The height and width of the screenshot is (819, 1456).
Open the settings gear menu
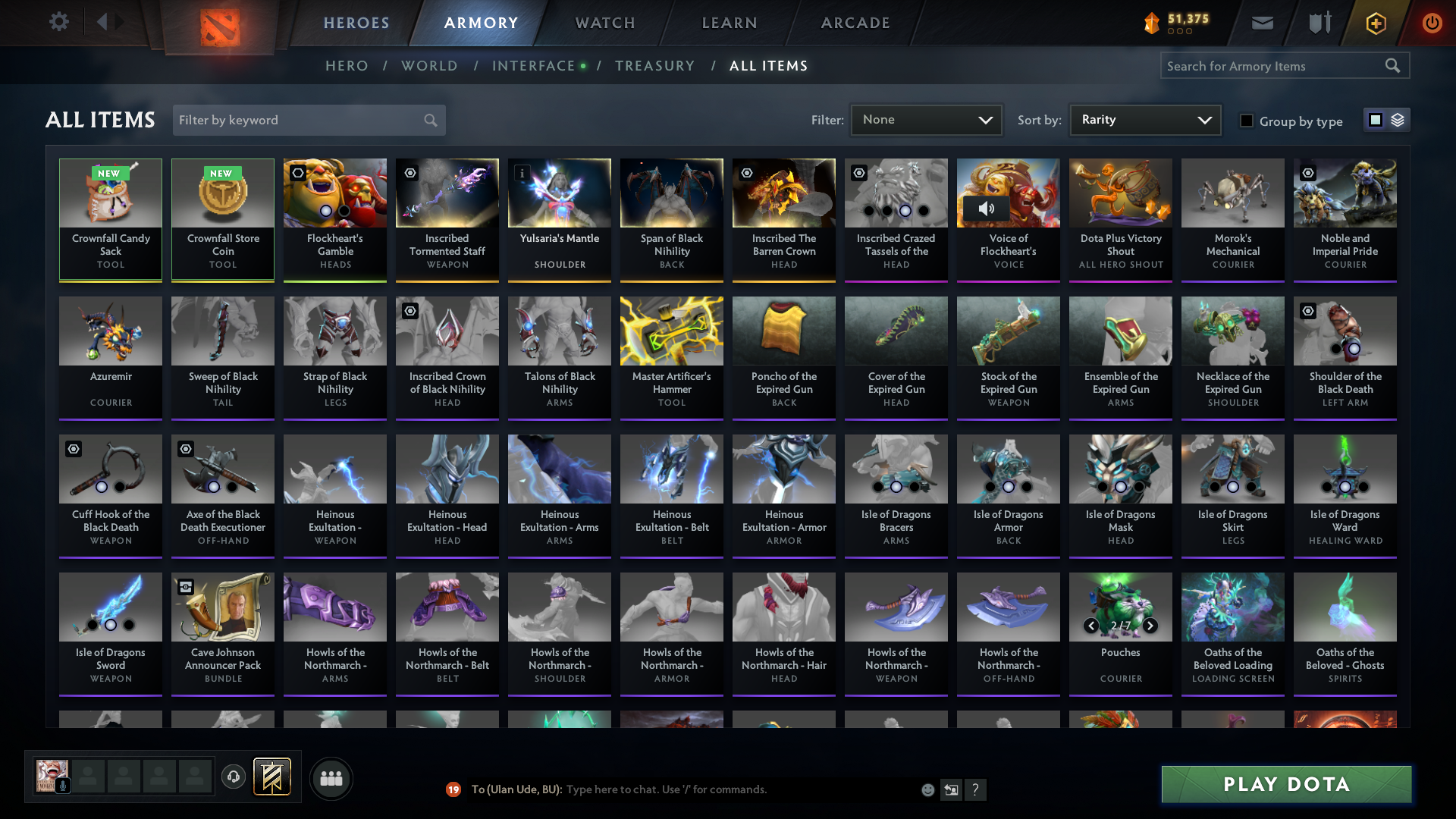[x=58, y=22]
